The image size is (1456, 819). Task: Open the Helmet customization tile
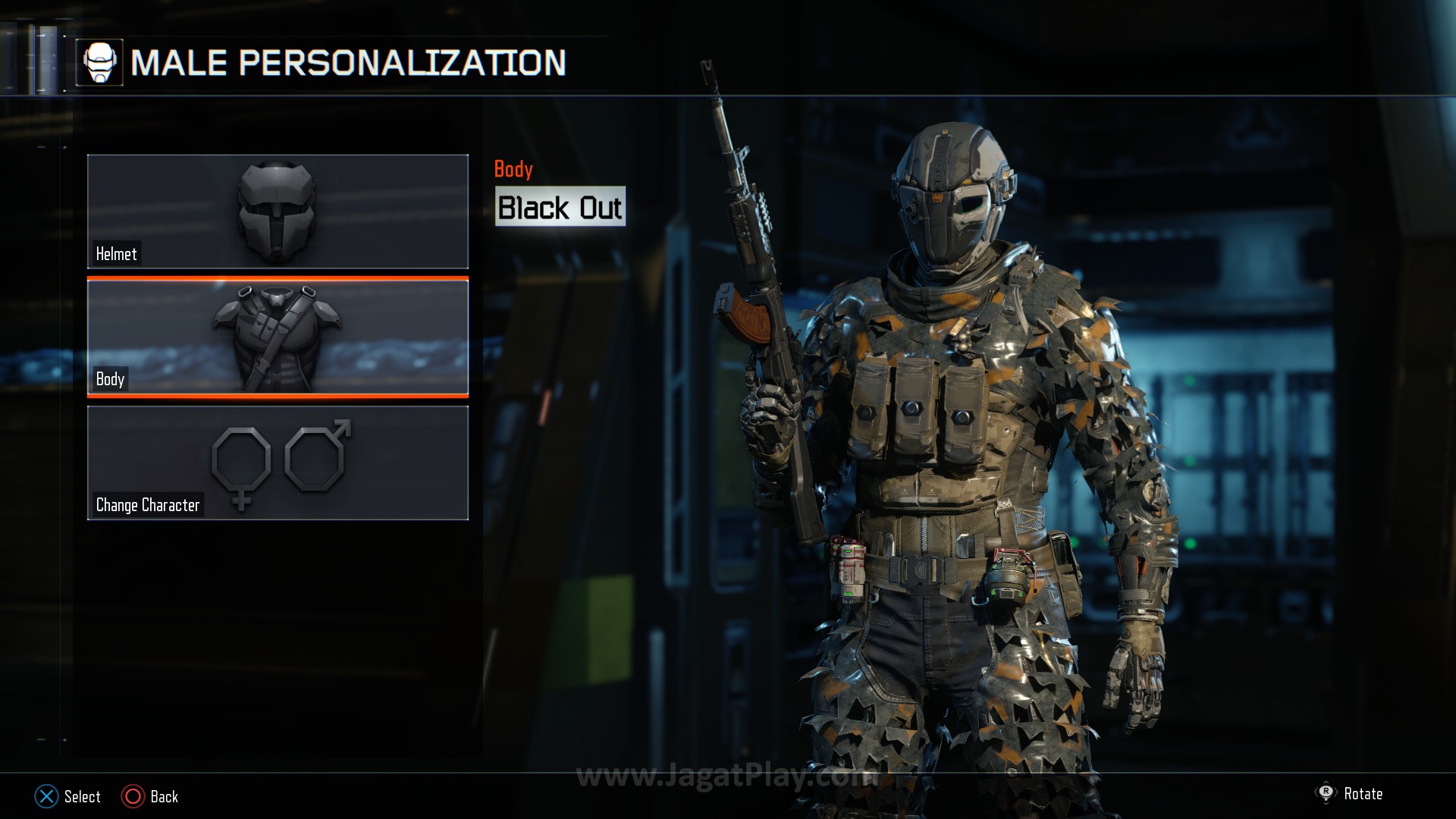click(x=278, y=212)
